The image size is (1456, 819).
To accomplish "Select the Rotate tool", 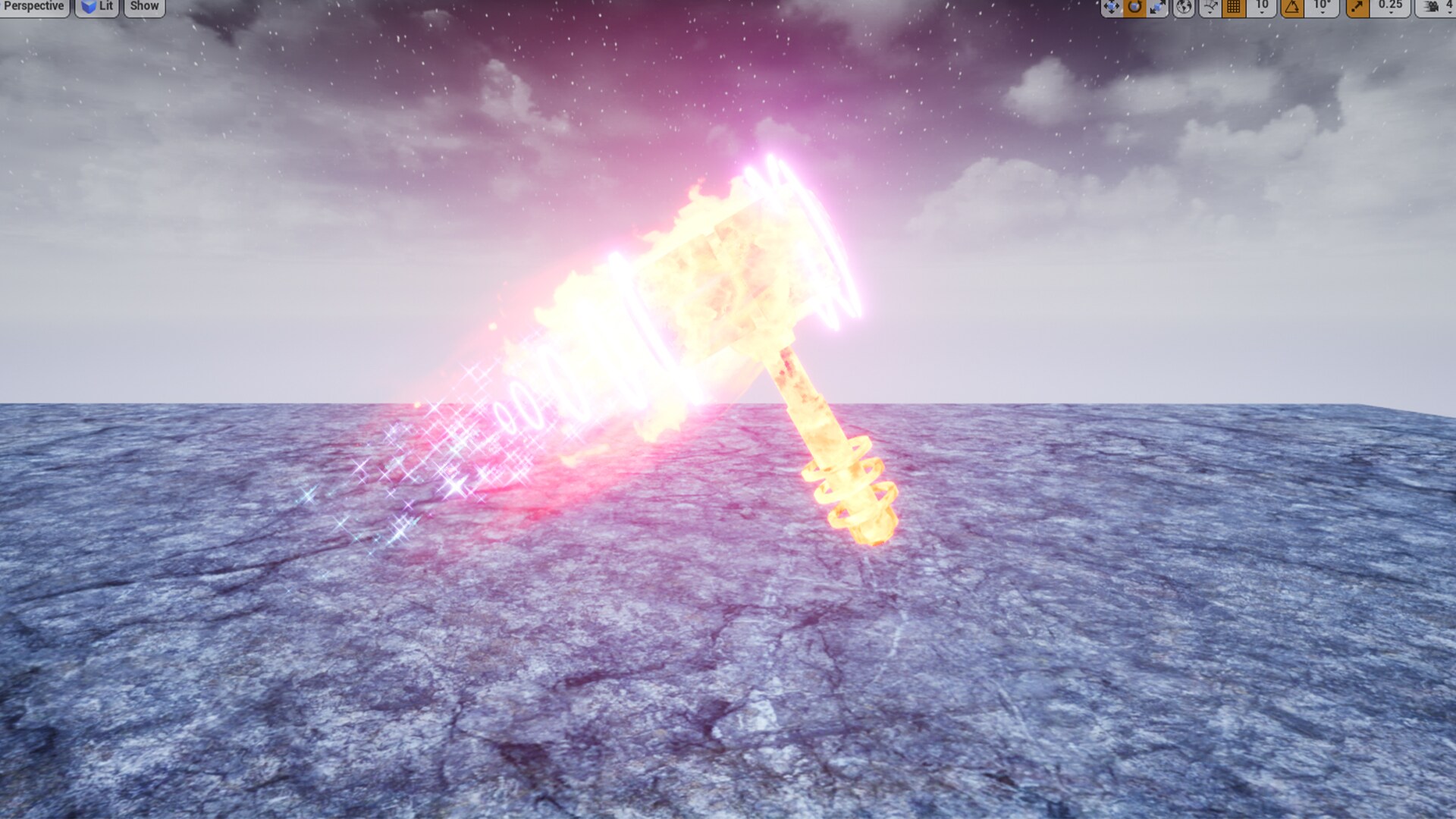I will tap(1135, 7).
